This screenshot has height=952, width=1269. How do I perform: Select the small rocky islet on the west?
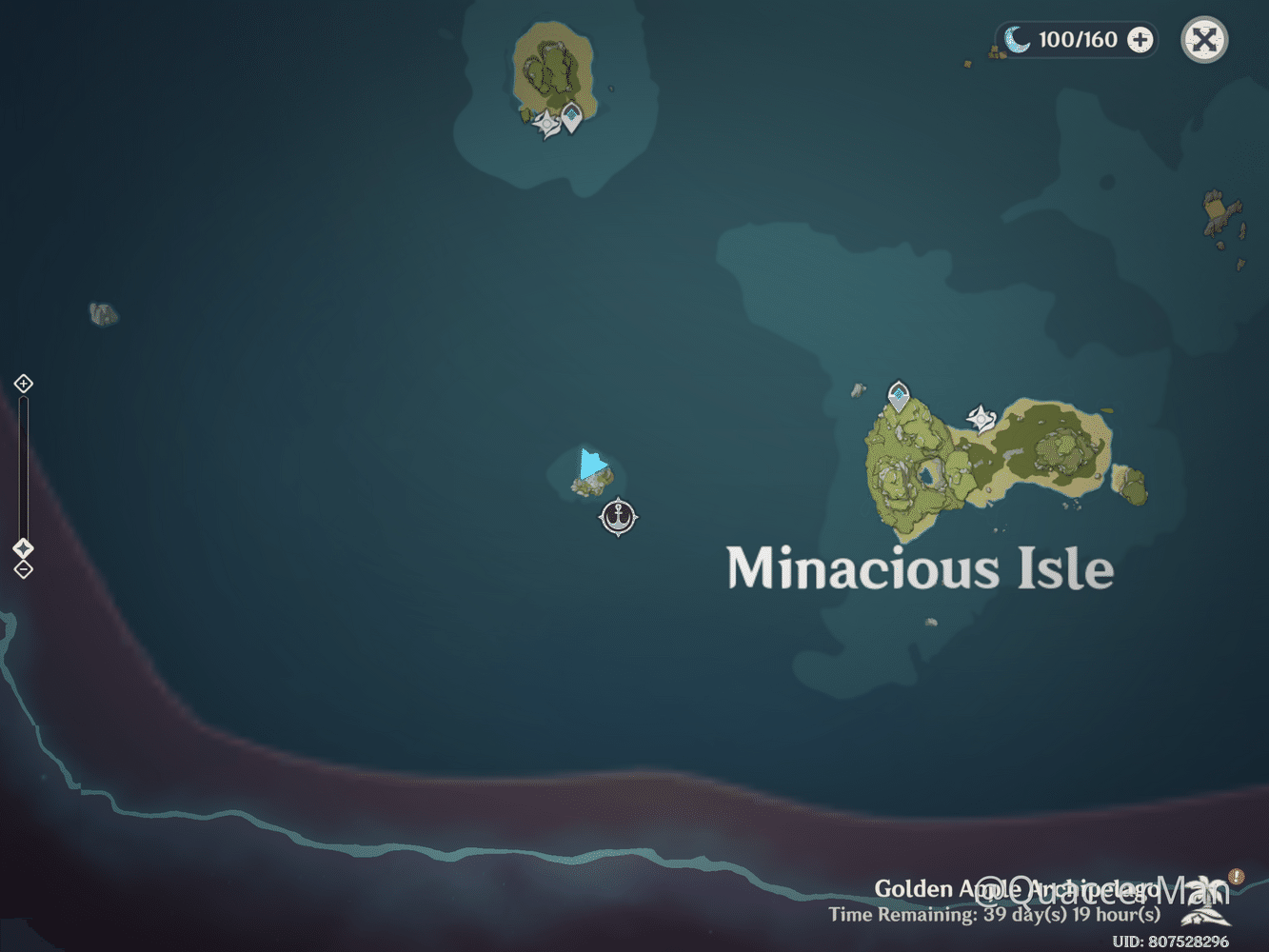[x=105, y=313]
